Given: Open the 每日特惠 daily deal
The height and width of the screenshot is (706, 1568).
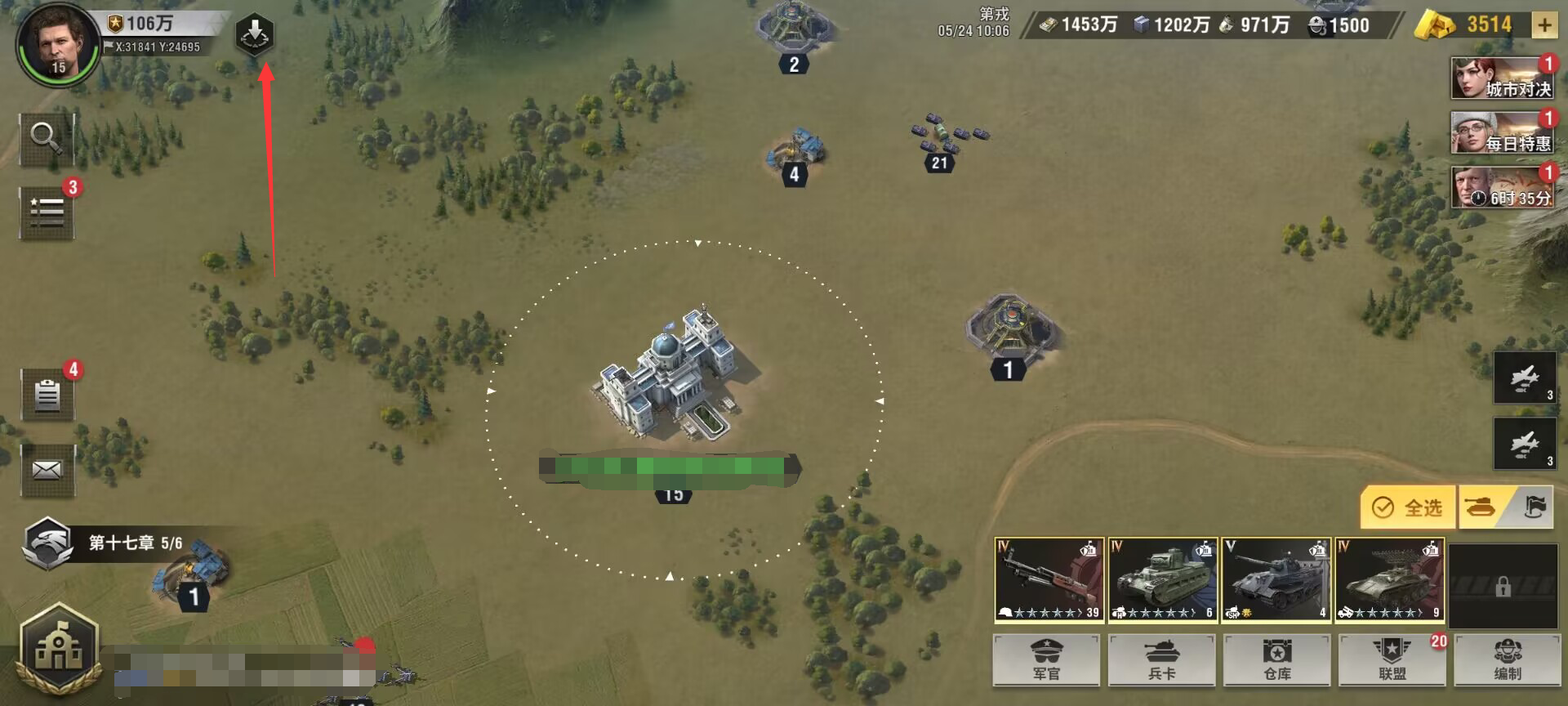Looking at the screenshot, I should [1501, 133].
